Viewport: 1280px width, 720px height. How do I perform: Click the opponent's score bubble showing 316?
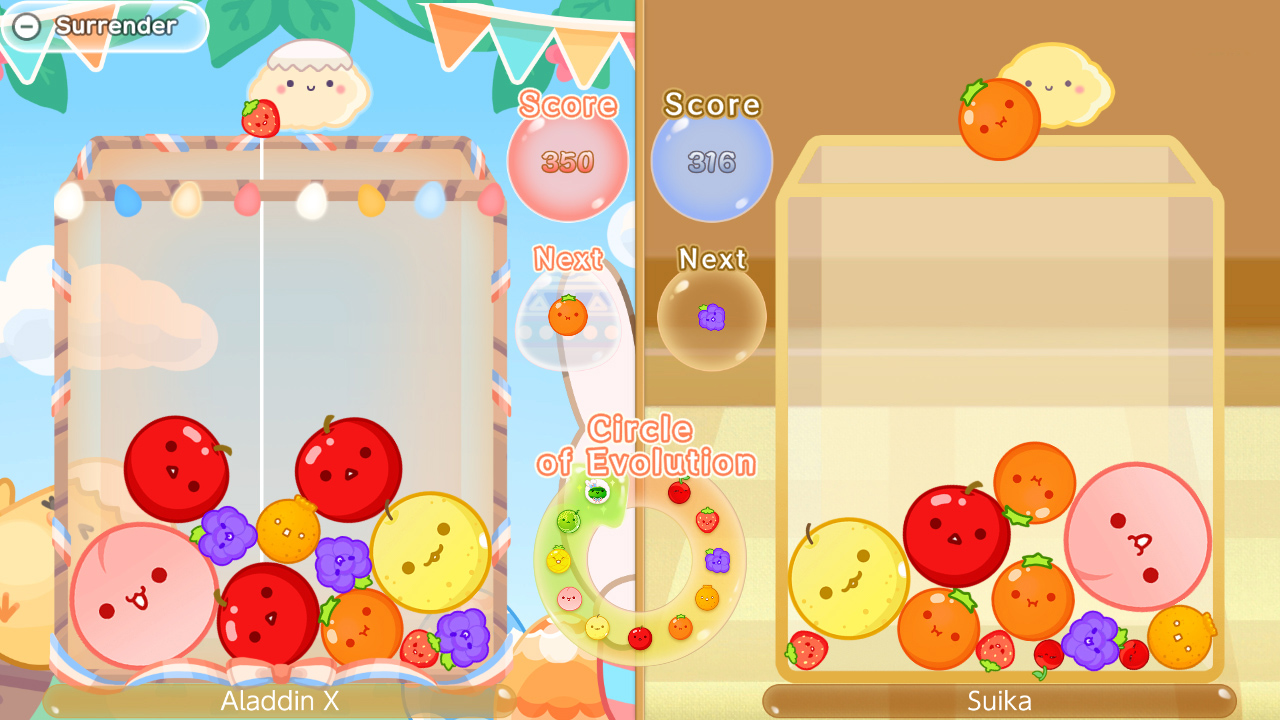click(711, 158)
